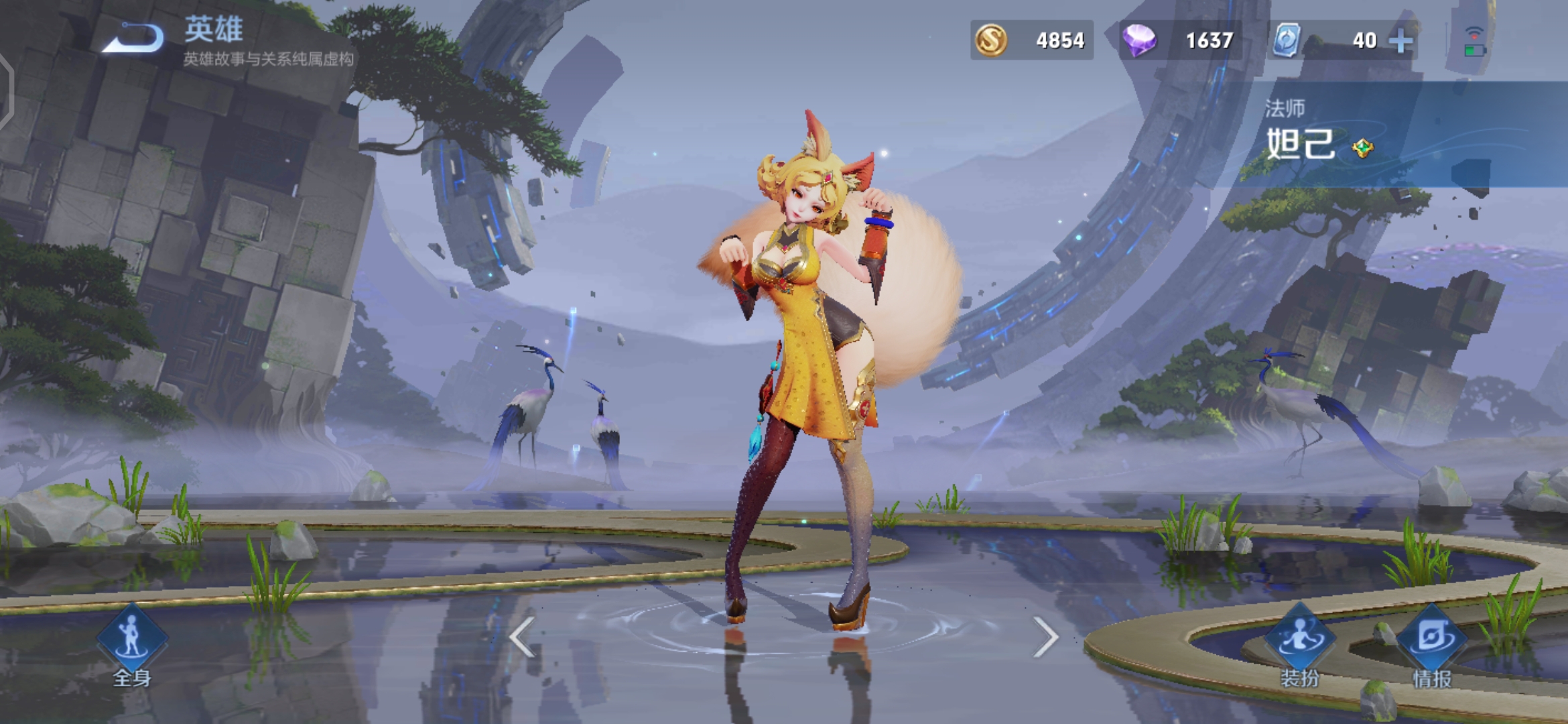Tap the blue voucher ticket icon
Screen dimensions: 1568x724
[1287, 40]
